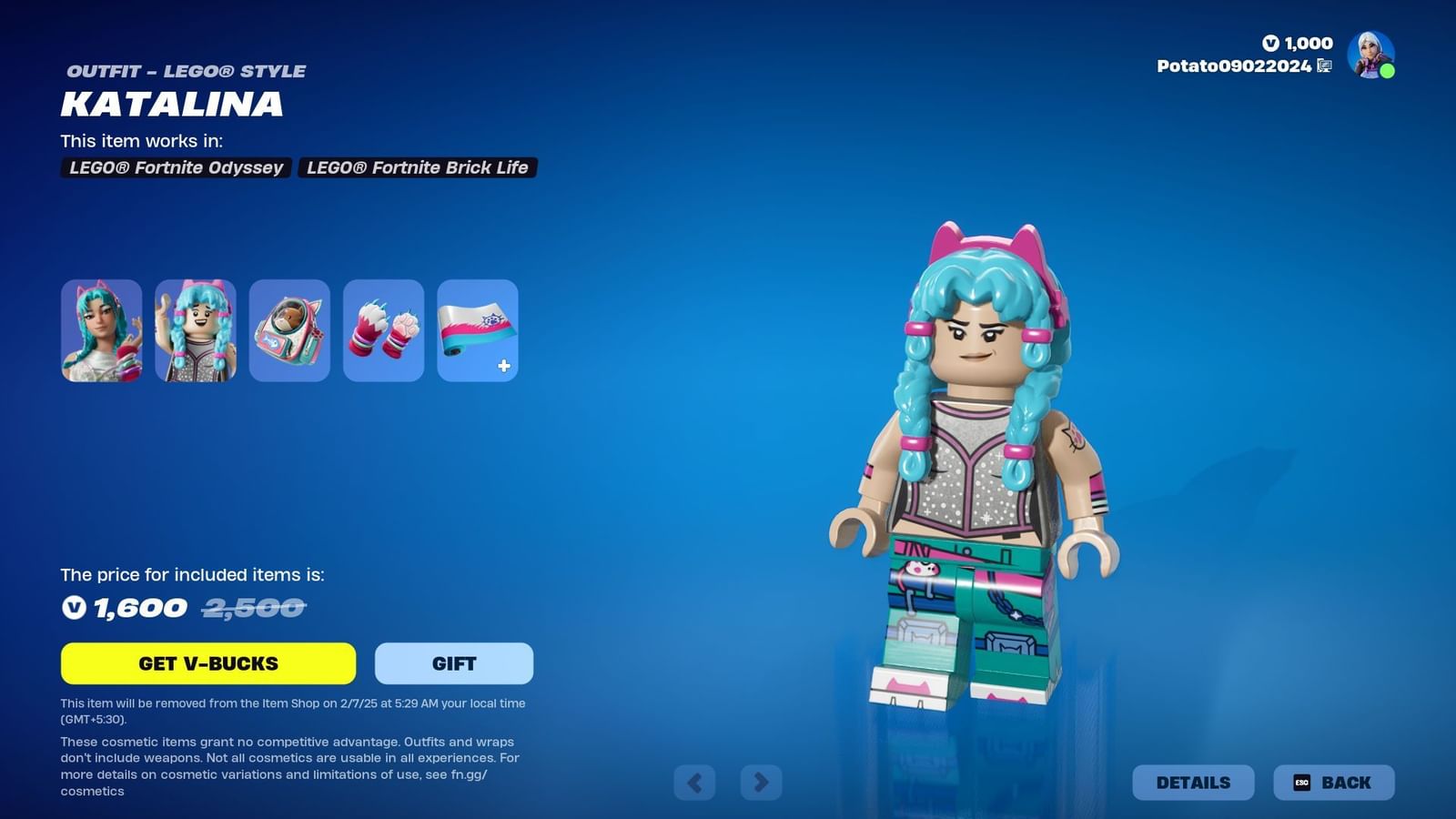Open the player avatar profile icon
1456x819 pixels.
click(1370, 56)
